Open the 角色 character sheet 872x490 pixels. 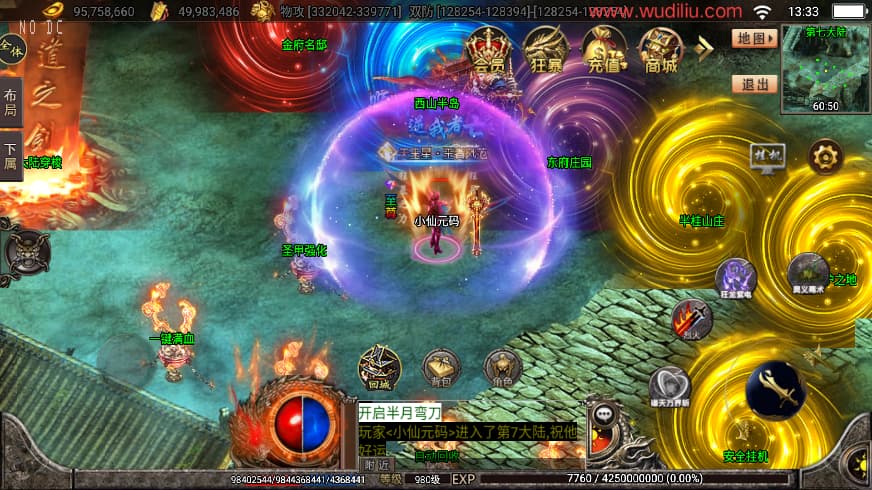(502, 367)
